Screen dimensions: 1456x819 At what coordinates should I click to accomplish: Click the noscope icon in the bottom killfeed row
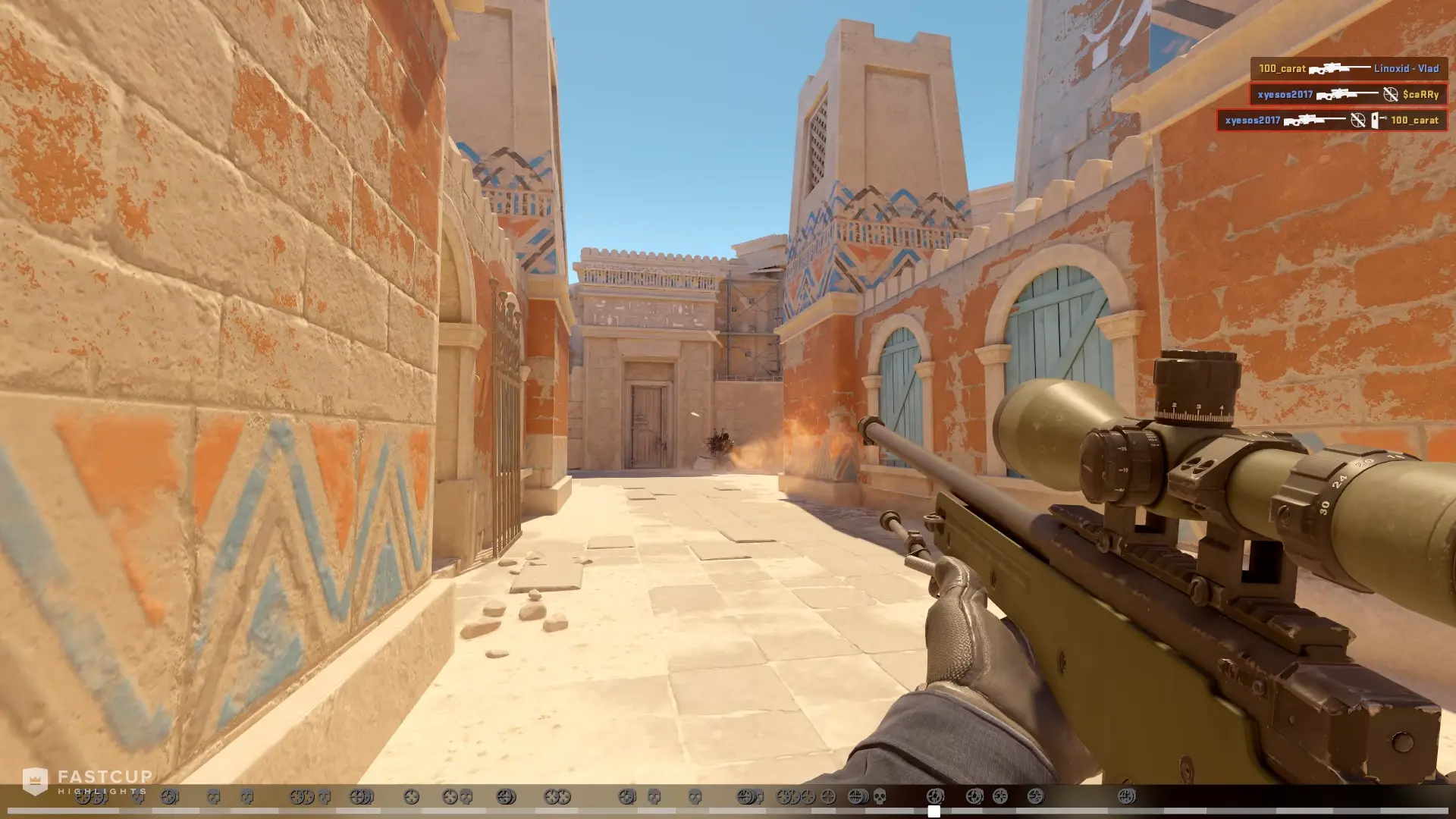click(1357, 121)
